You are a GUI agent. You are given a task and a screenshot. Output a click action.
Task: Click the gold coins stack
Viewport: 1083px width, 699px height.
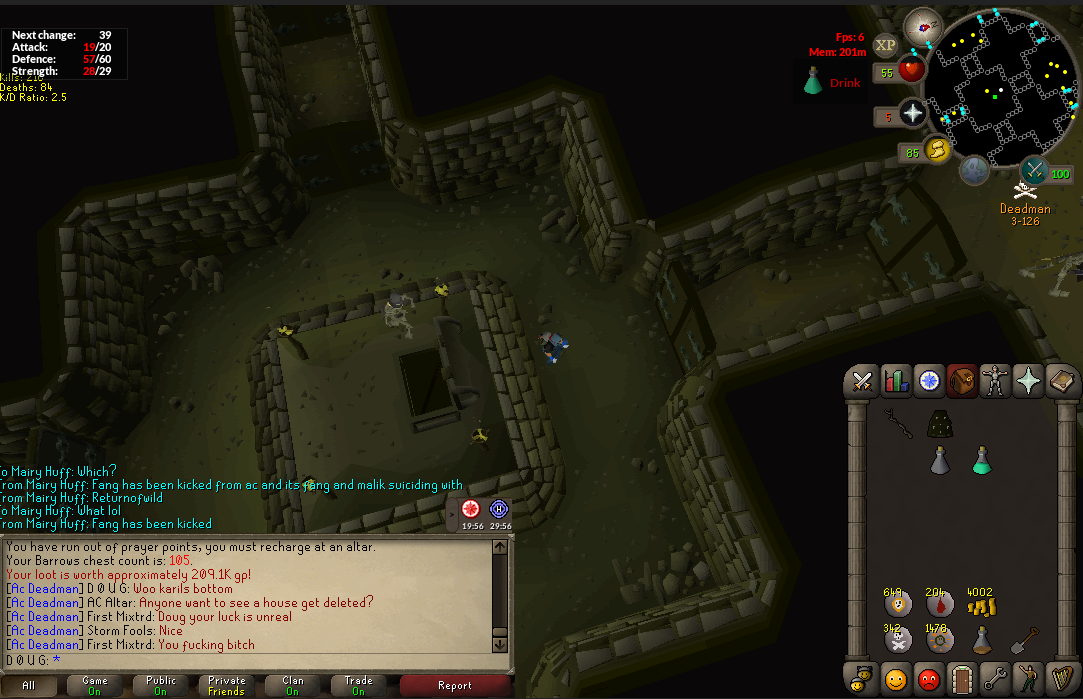981,604
